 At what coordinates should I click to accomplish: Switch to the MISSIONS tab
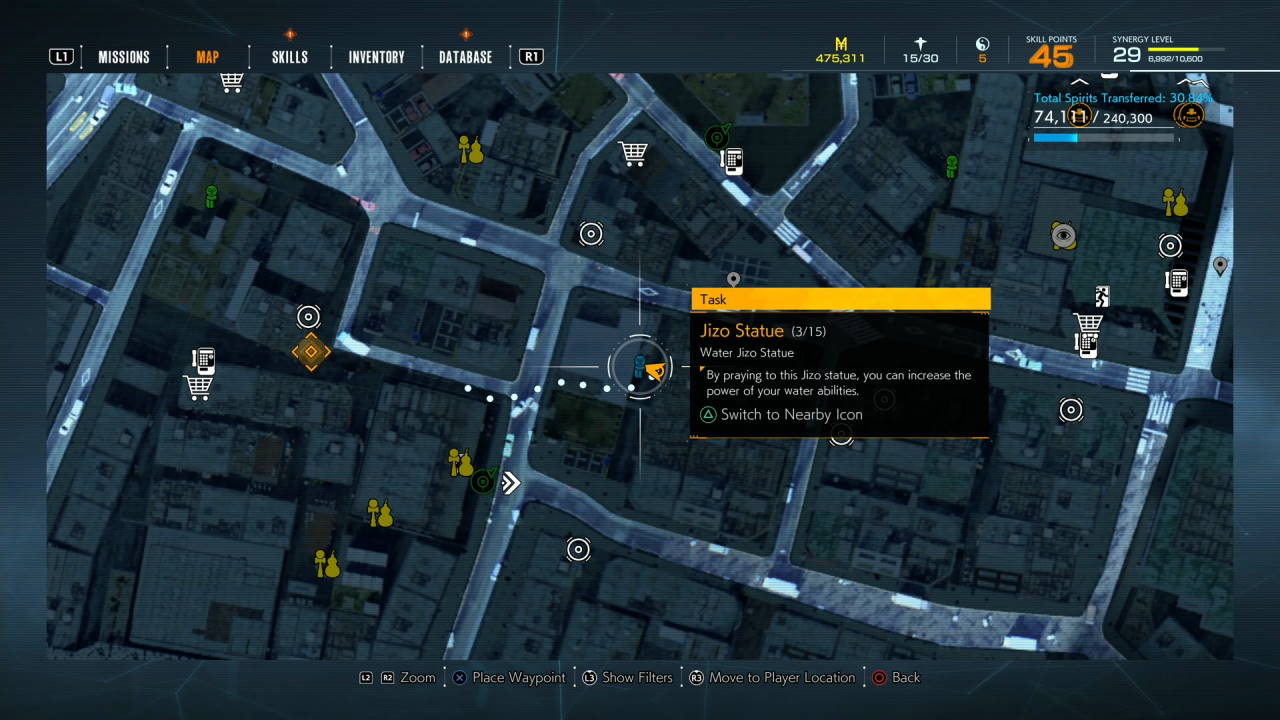(x=123, y=57)
